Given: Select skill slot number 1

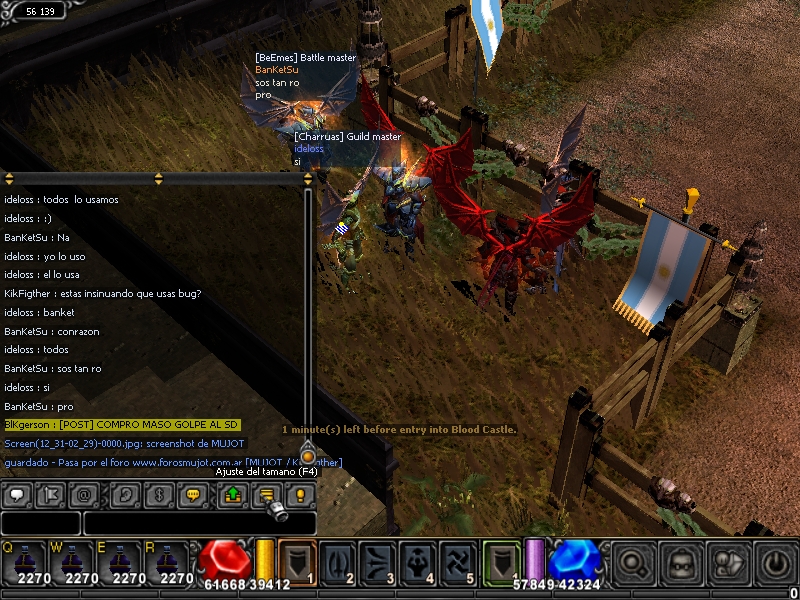Looking at the screenshot, I should pyautogui.click(x=296, y=562).
